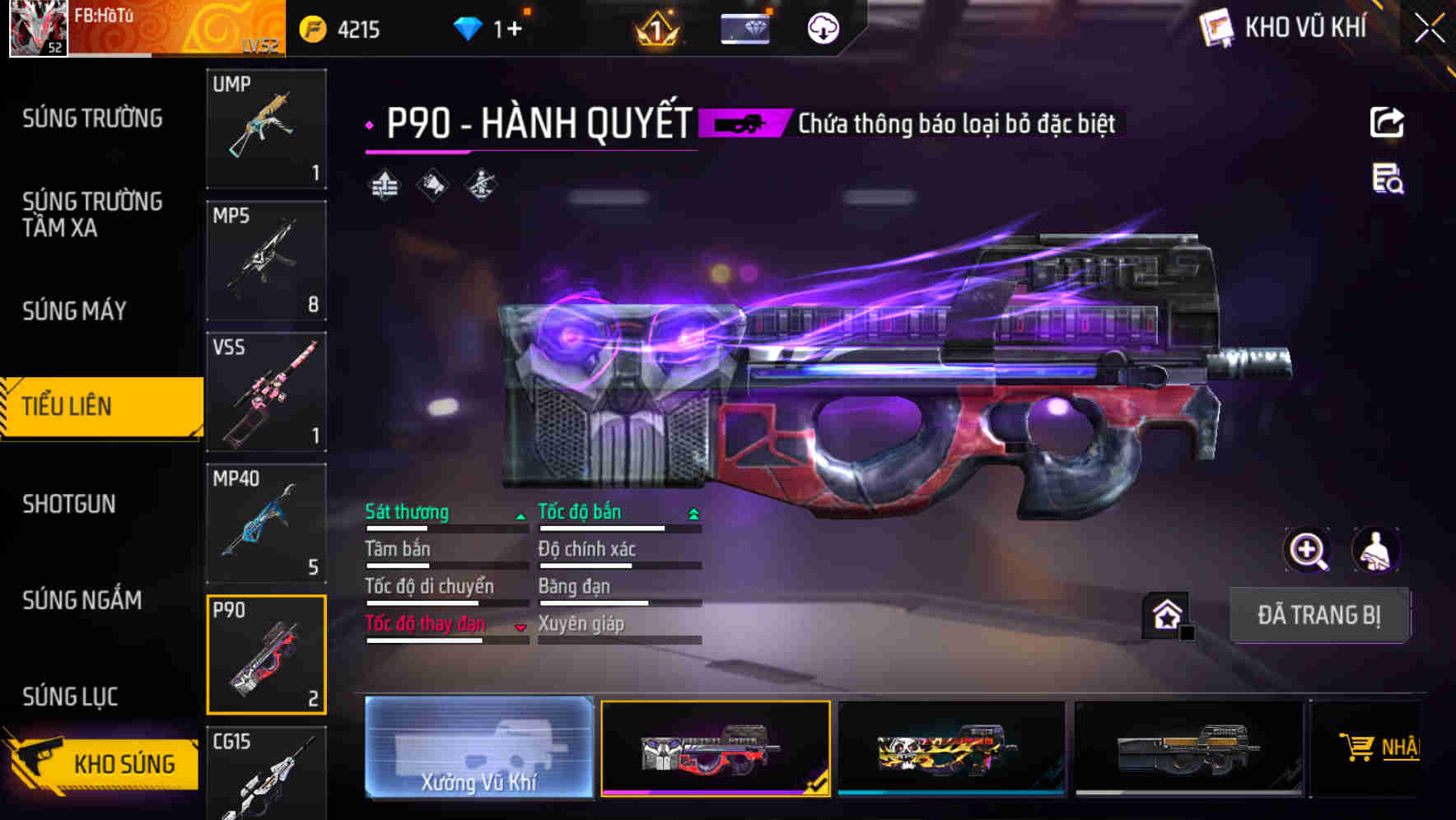Select the MP40 weapon thumbnail
1456x820 pixels.
coord(265,524)
